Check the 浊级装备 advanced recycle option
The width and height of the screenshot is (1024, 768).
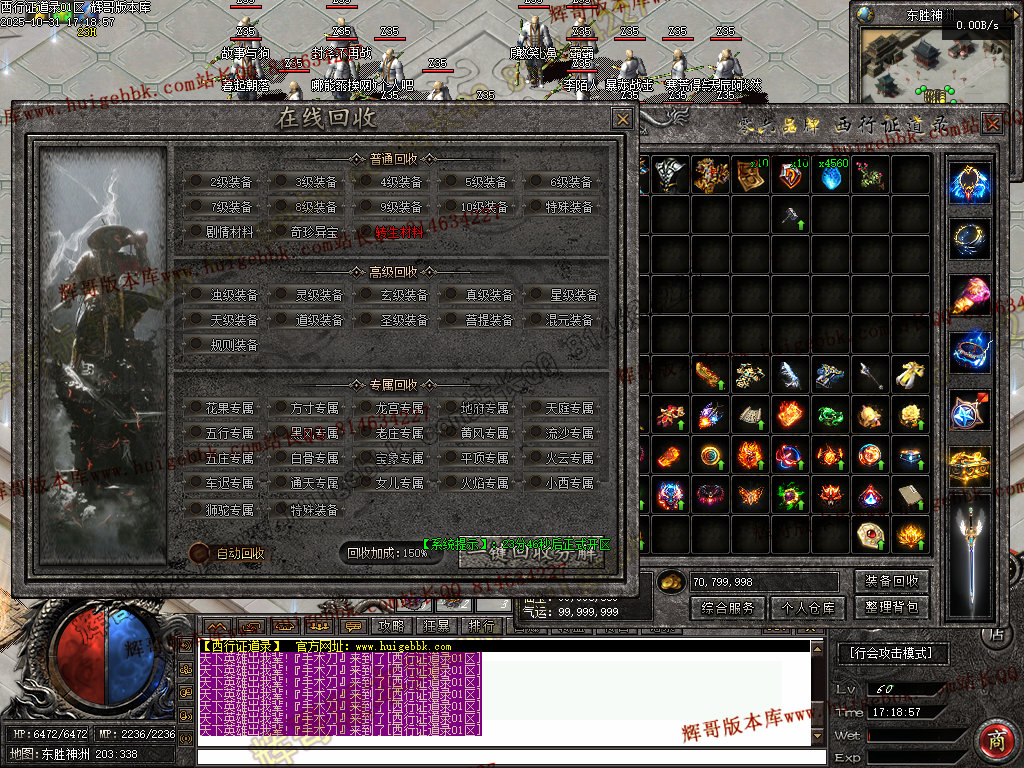(x=196, y=295)
